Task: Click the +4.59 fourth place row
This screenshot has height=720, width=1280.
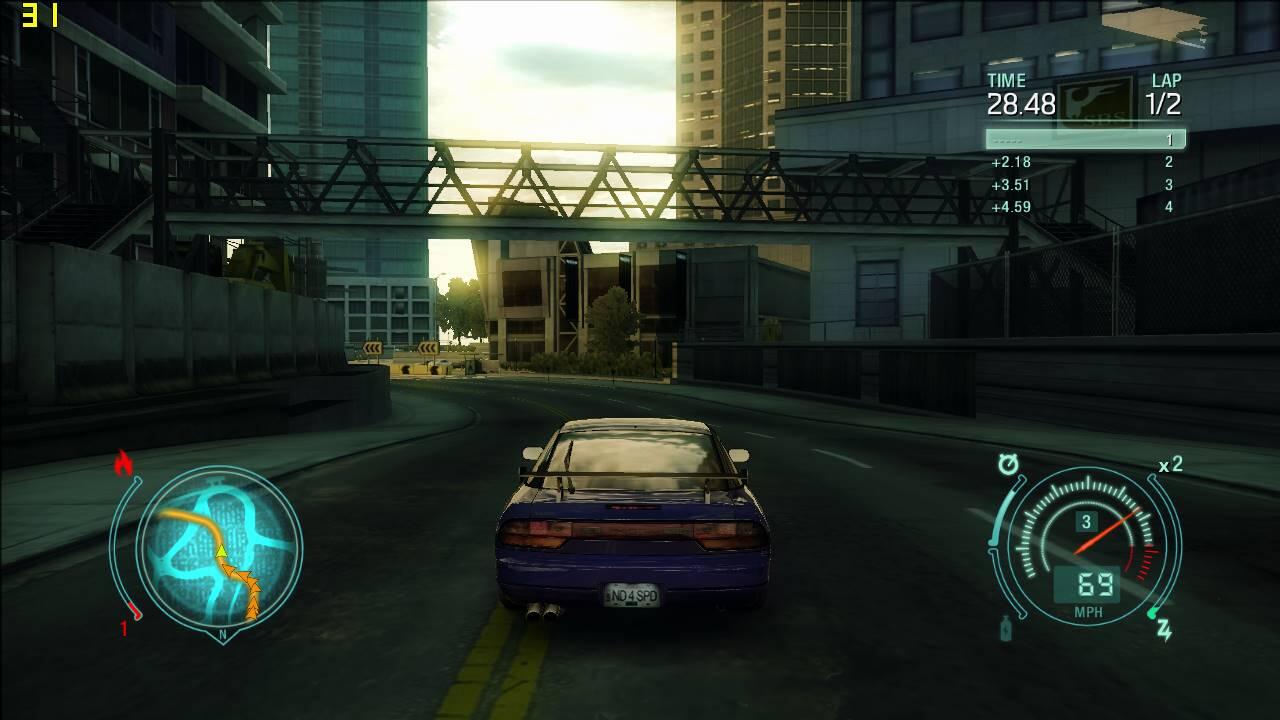Action: (x=1085, y=207)
